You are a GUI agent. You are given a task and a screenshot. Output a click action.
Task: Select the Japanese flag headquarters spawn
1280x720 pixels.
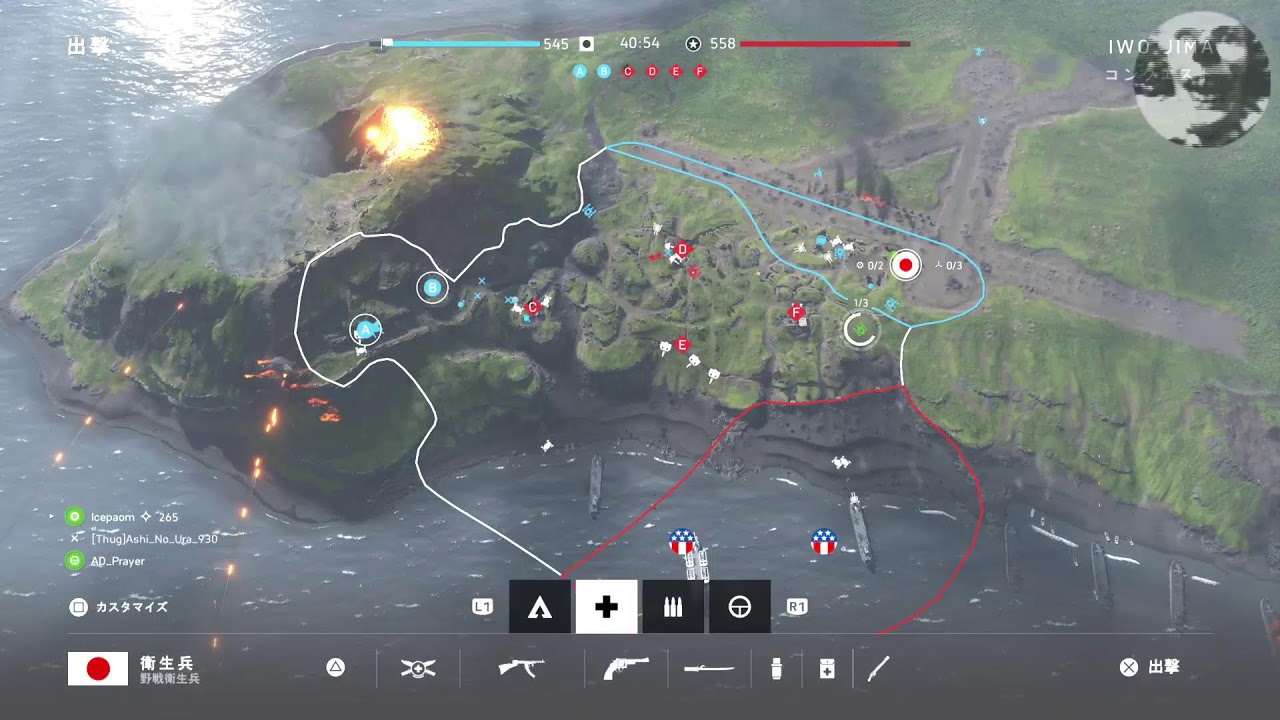click(x=906, y=265)
